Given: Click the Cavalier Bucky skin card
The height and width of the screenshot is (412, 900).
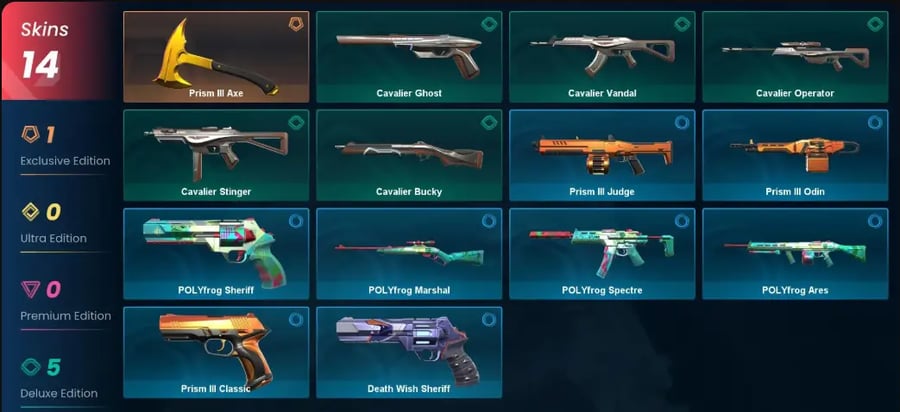Looking at the screenshot, I should coord(409,155).
